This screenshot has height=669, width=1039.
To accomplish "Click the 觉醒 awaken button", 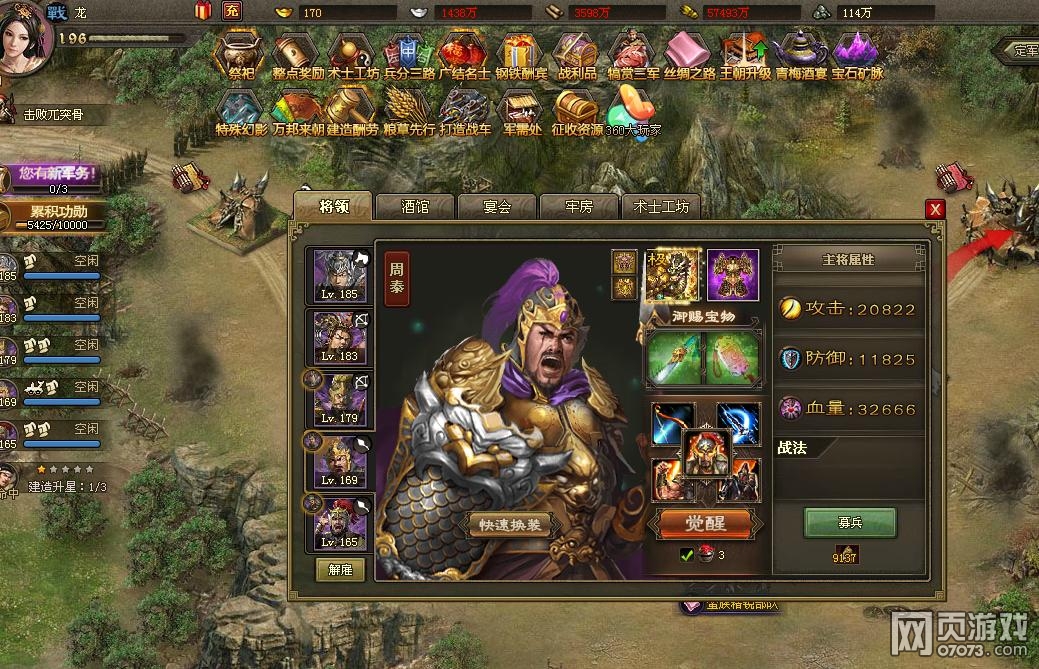I will click(x=703, y=523).
